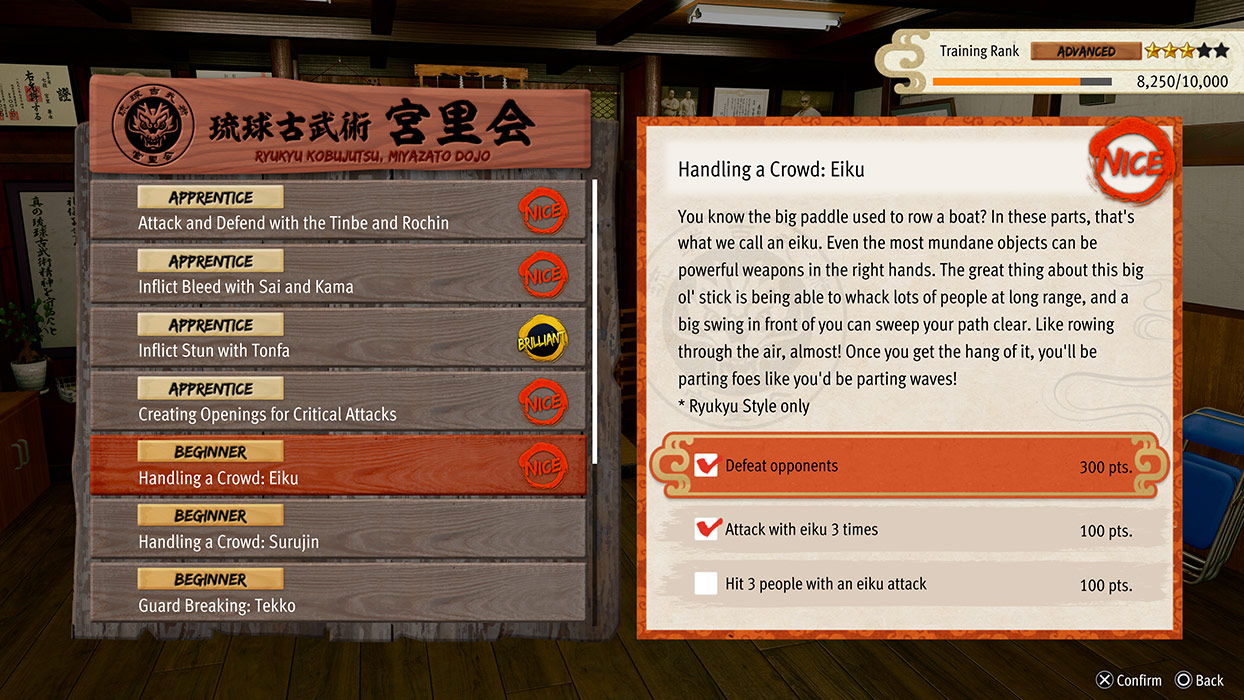1244x700 pixels.
Task: Select Attack and Defend with the Tinbe and Rochin
Action: (338, 211)
